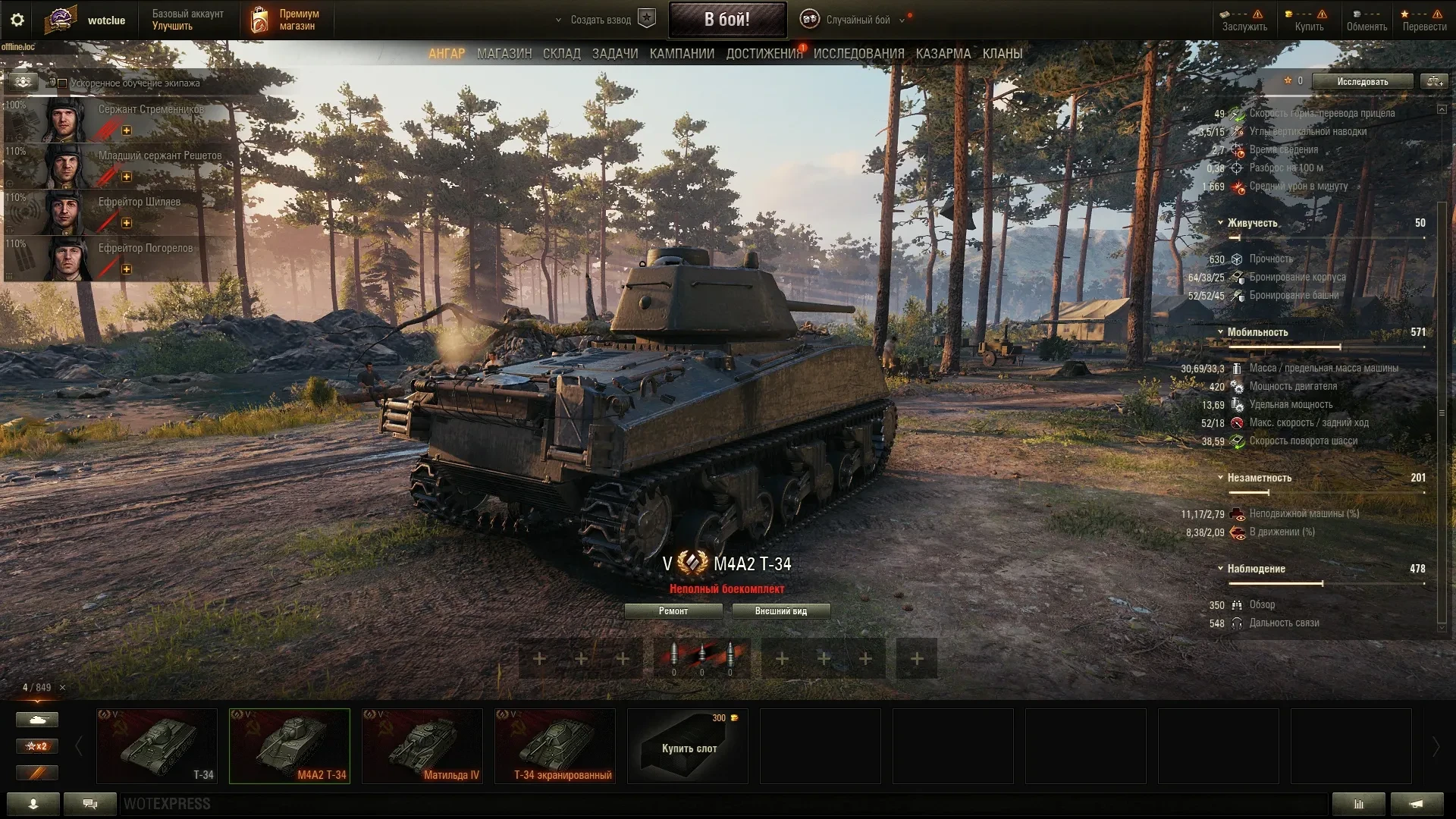
Task: Open the Премиум магазин
Action: pyautogui.click(x=287, y=20)
